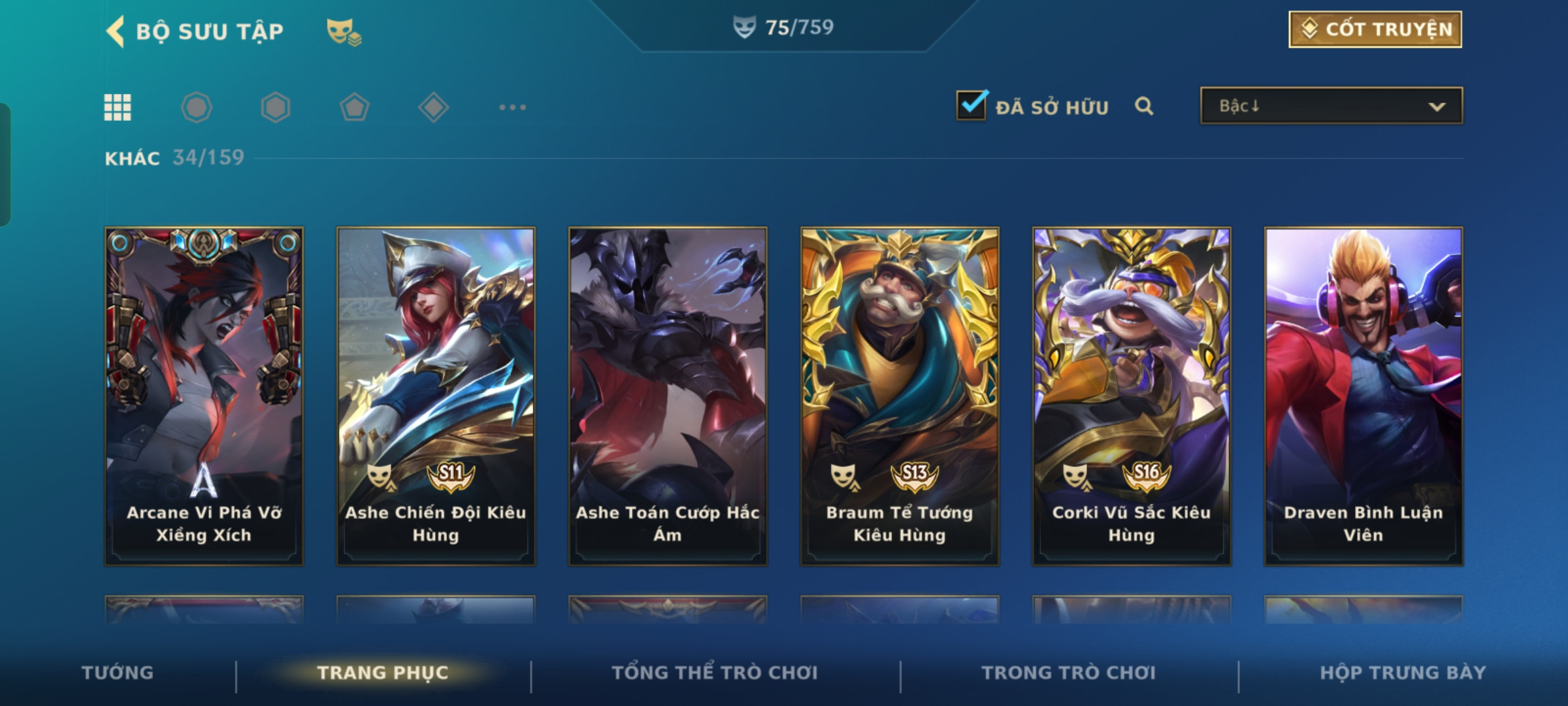
Task: Go back from Bộ Sưu Tập
Action: [x=116, y=31]
